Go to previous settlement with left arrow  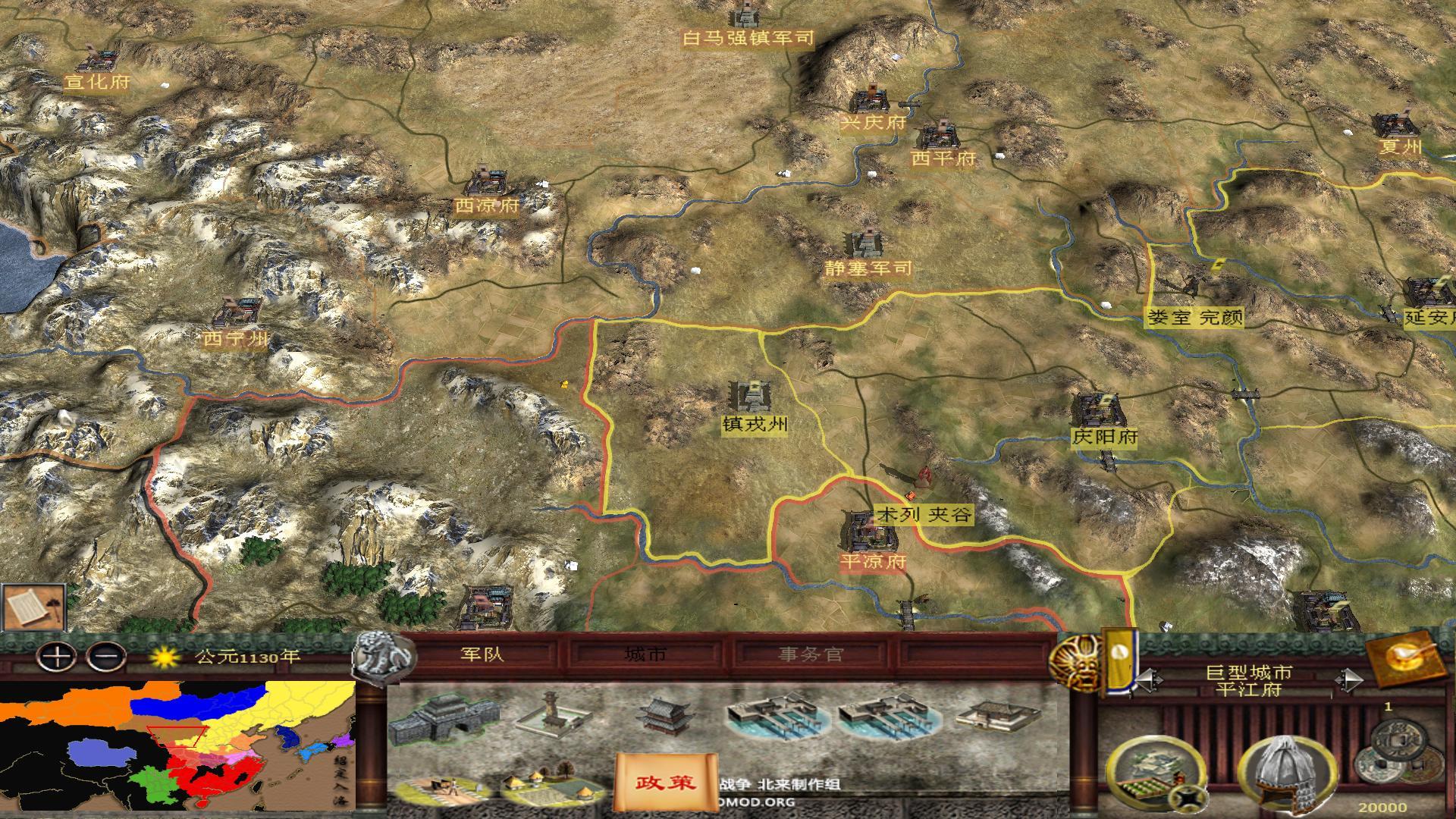1147,680
